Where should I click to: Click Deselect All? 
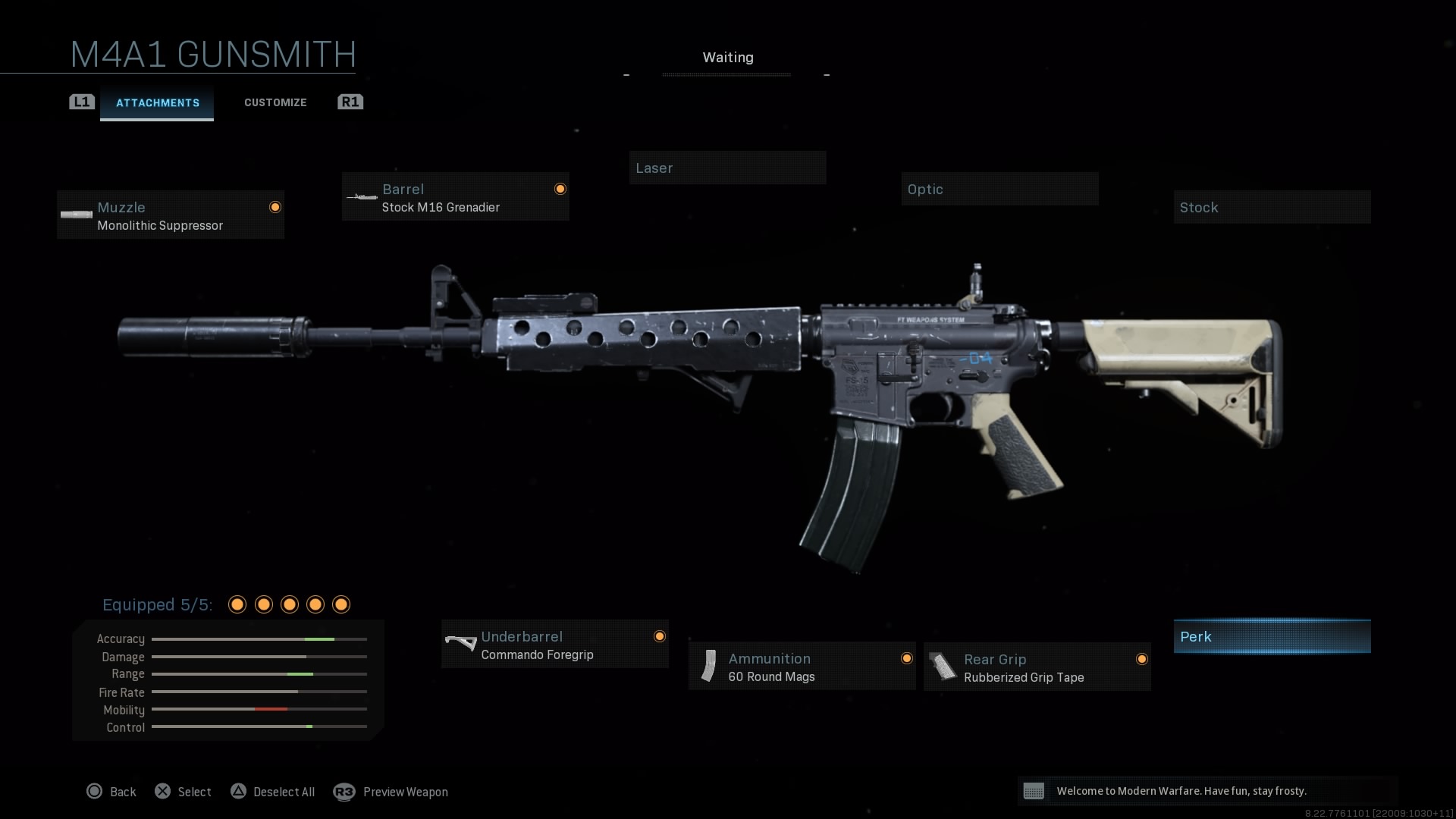286,792
